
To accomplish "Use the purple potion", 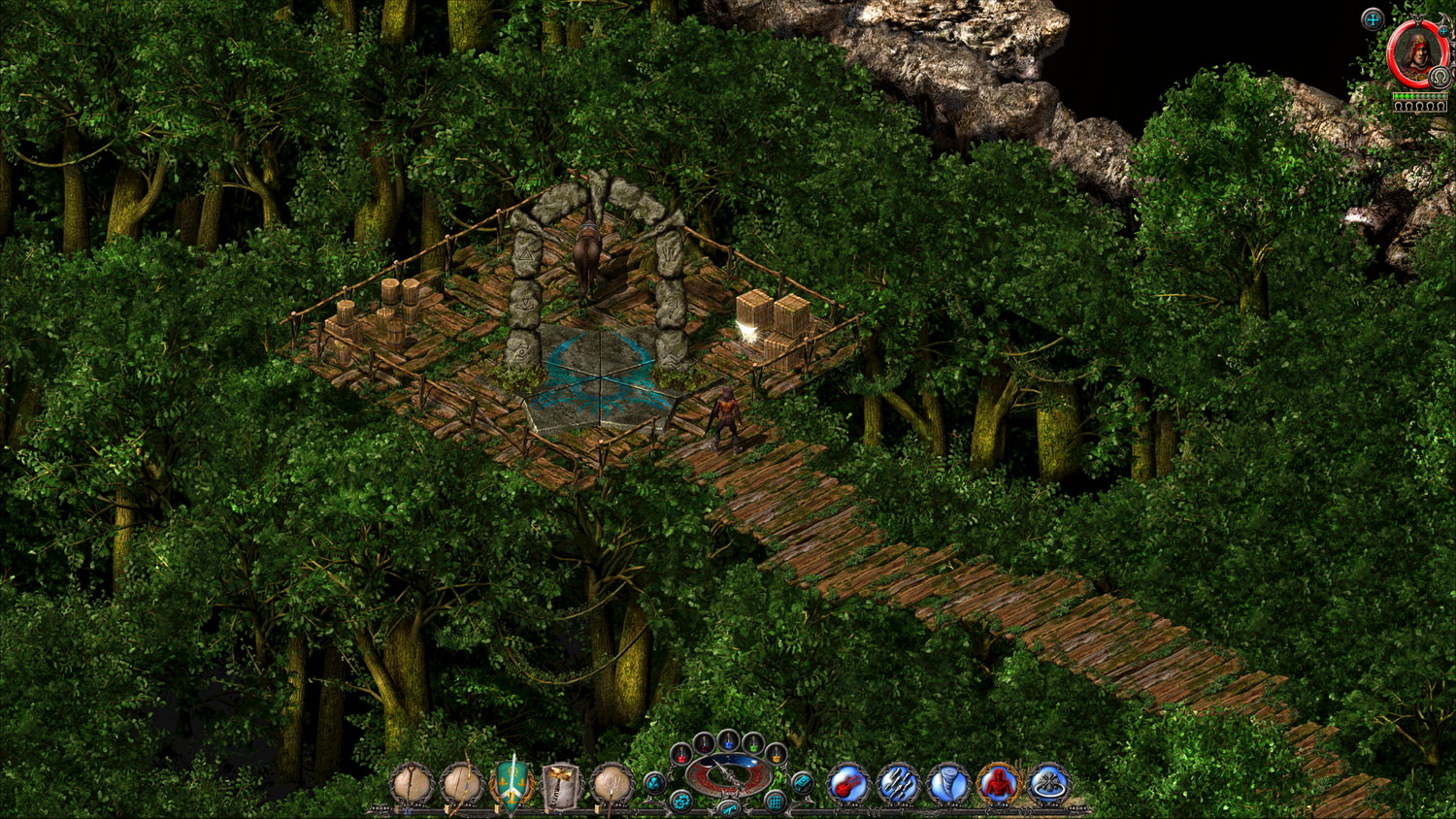I will 704,743.
